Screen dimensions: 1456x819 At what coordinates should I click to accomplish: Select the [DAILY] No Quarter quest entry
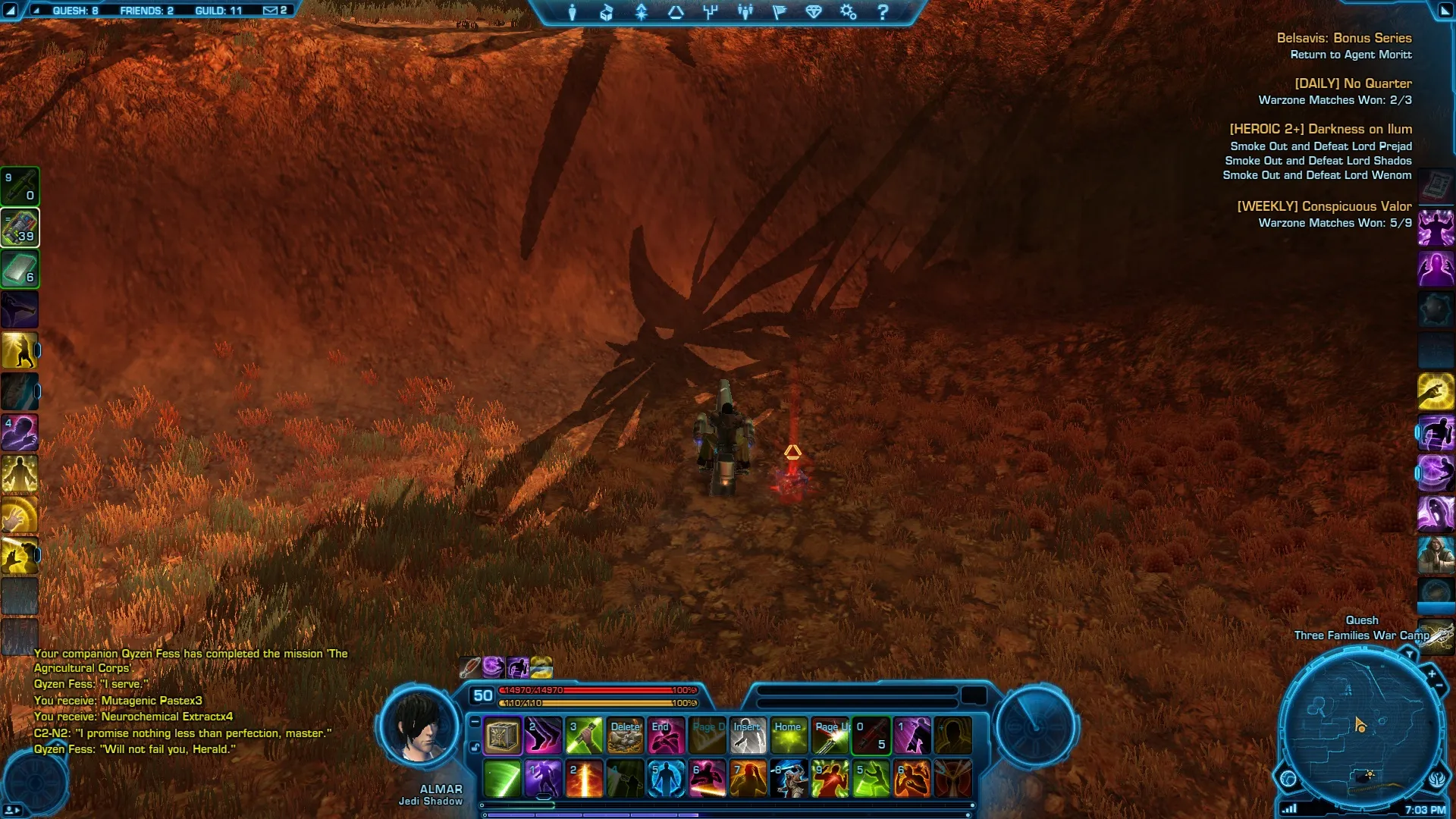1353,83
